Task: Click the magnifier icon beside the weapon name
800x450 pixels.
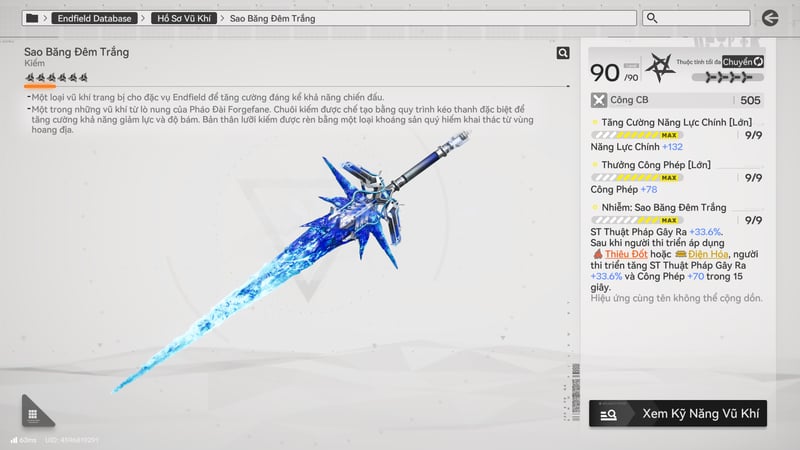Action: (563, 53)
